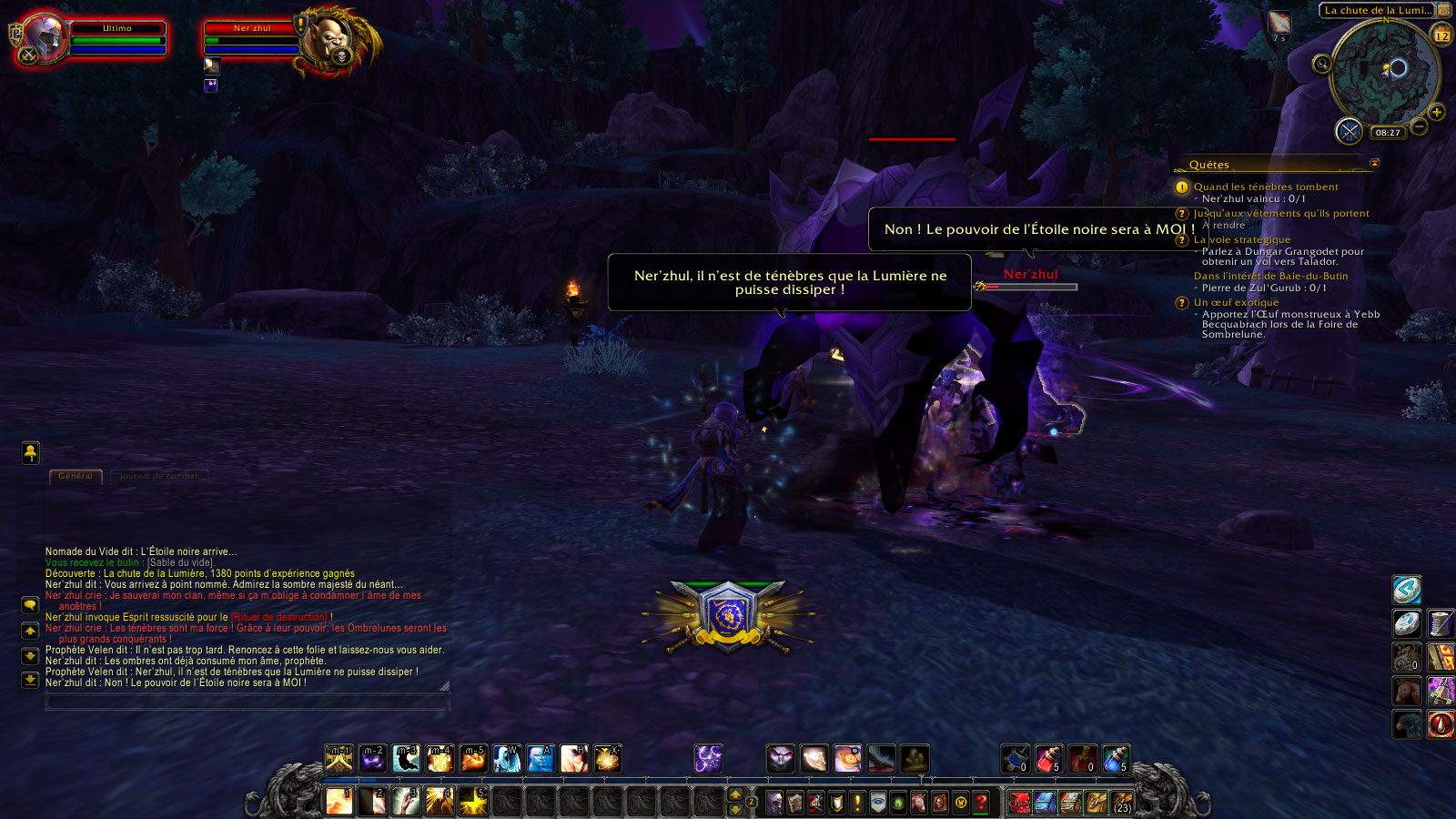Screen dimensions: 1456x819
Task: Collapse the Quêtes objective tracker
Action: 1374,164
